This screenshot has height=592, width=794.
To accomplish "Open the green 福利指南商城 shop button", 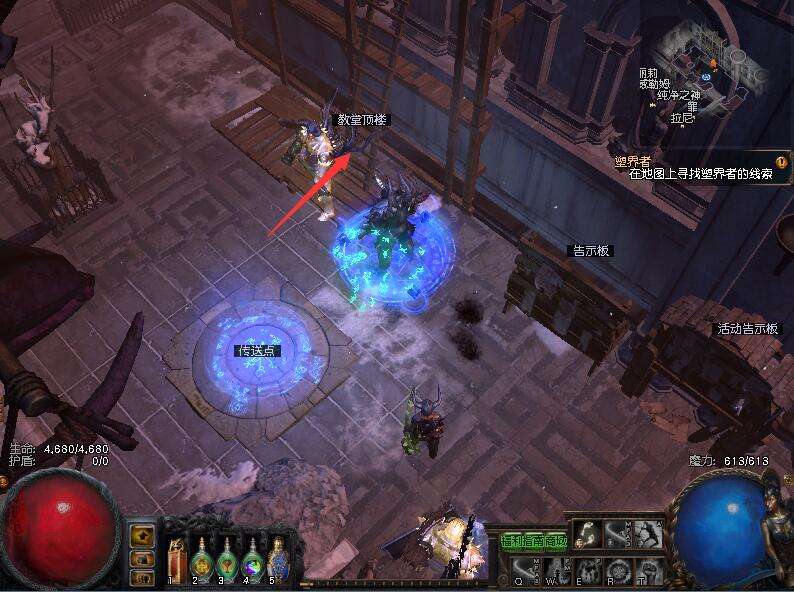I will point(533,541).
